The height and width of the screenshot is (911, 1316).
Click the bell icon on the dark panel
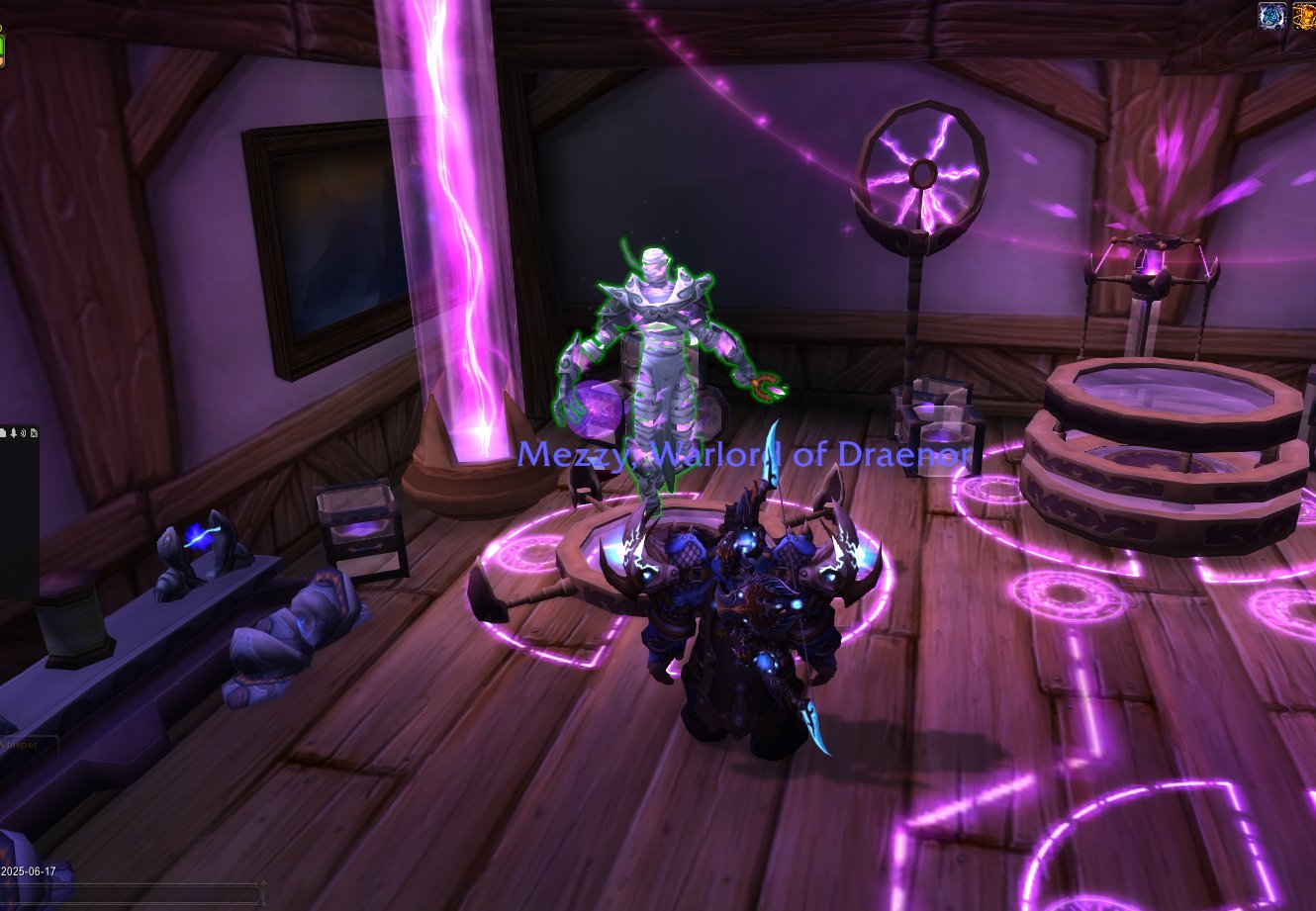tap(14, 433)
